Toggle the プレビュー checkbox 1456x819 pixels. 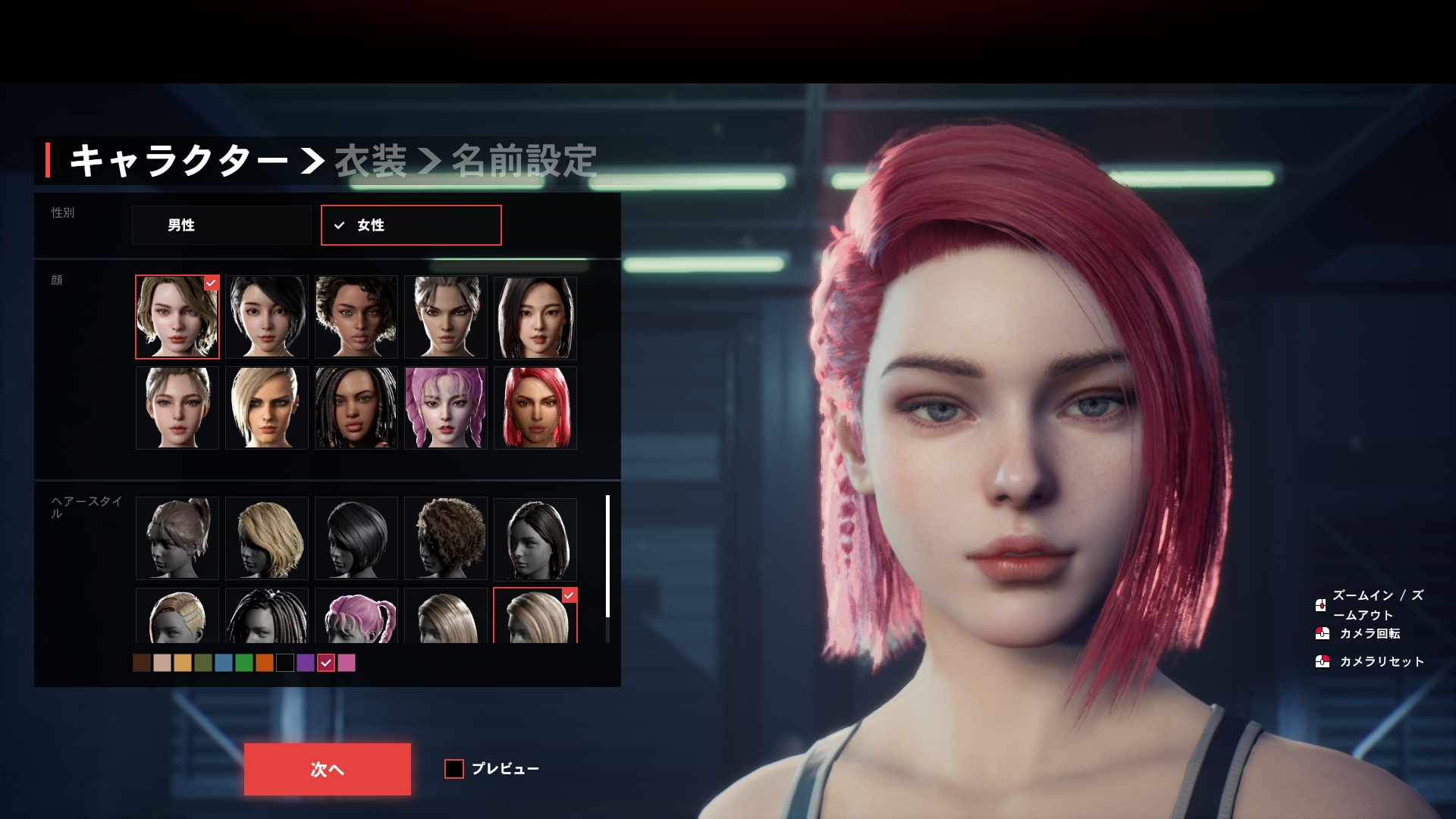[454, 769]
